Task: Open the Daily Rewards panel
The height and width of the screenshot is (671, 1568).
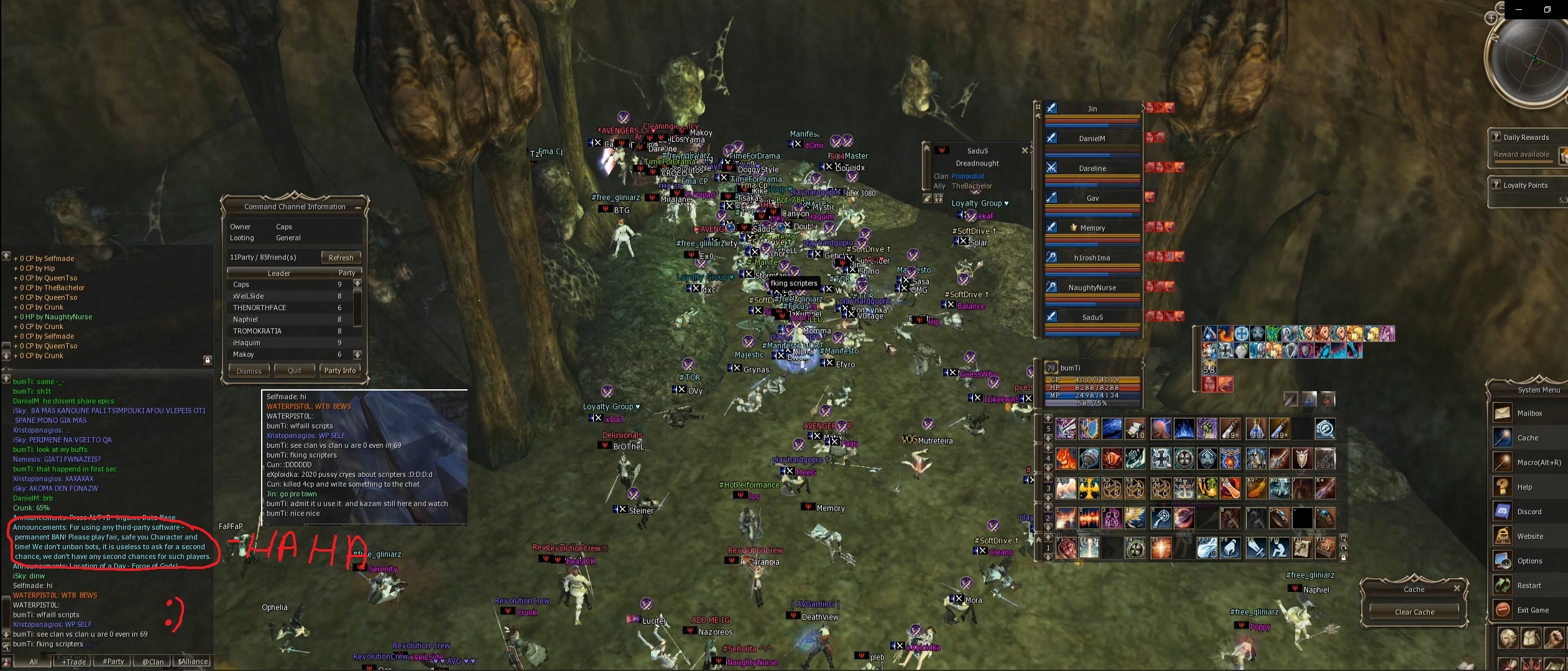Action: (1526, 137)
